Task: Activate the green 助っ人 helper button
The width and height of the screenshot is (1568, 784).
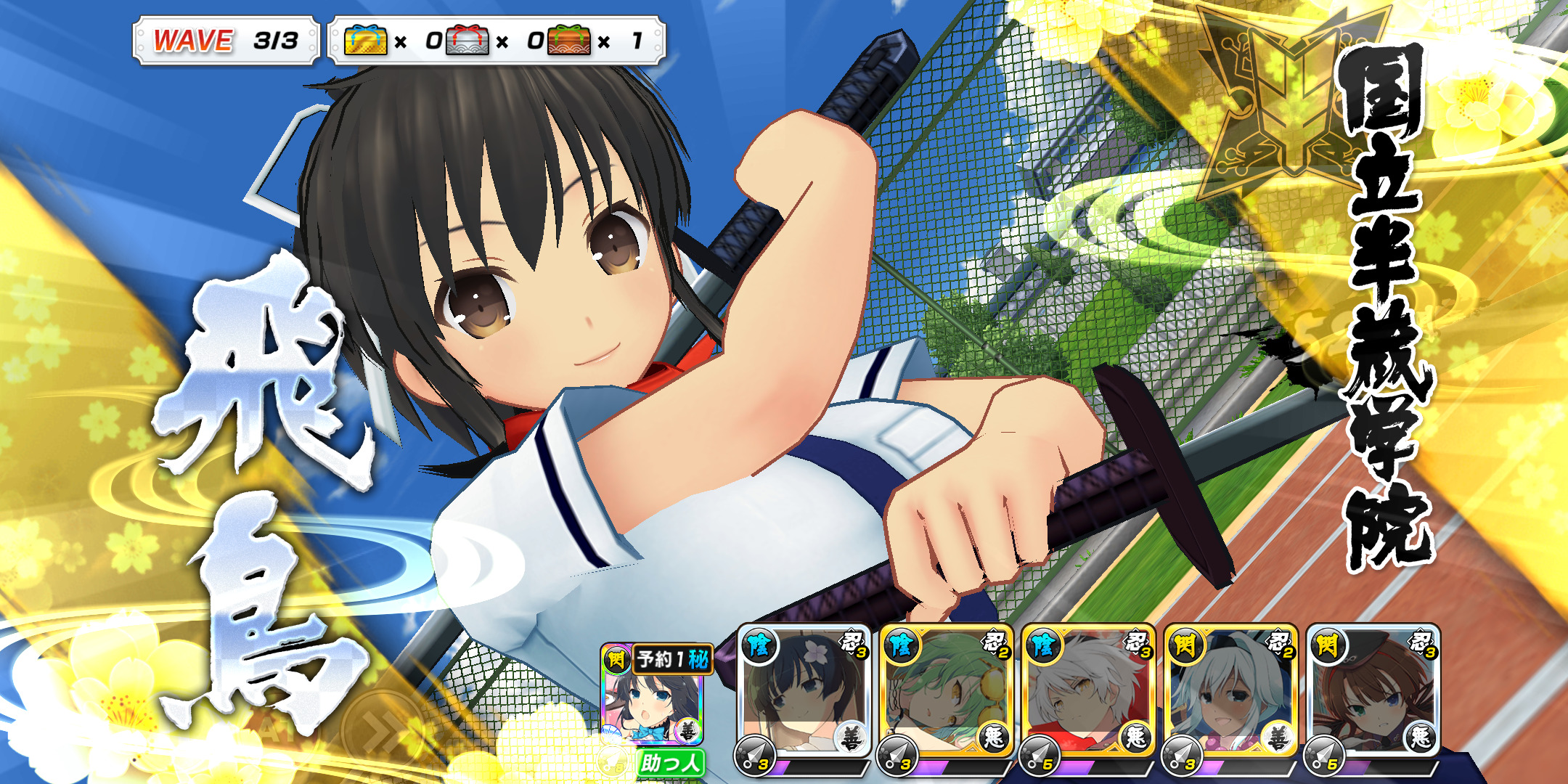Action: (x=671, y=763)
